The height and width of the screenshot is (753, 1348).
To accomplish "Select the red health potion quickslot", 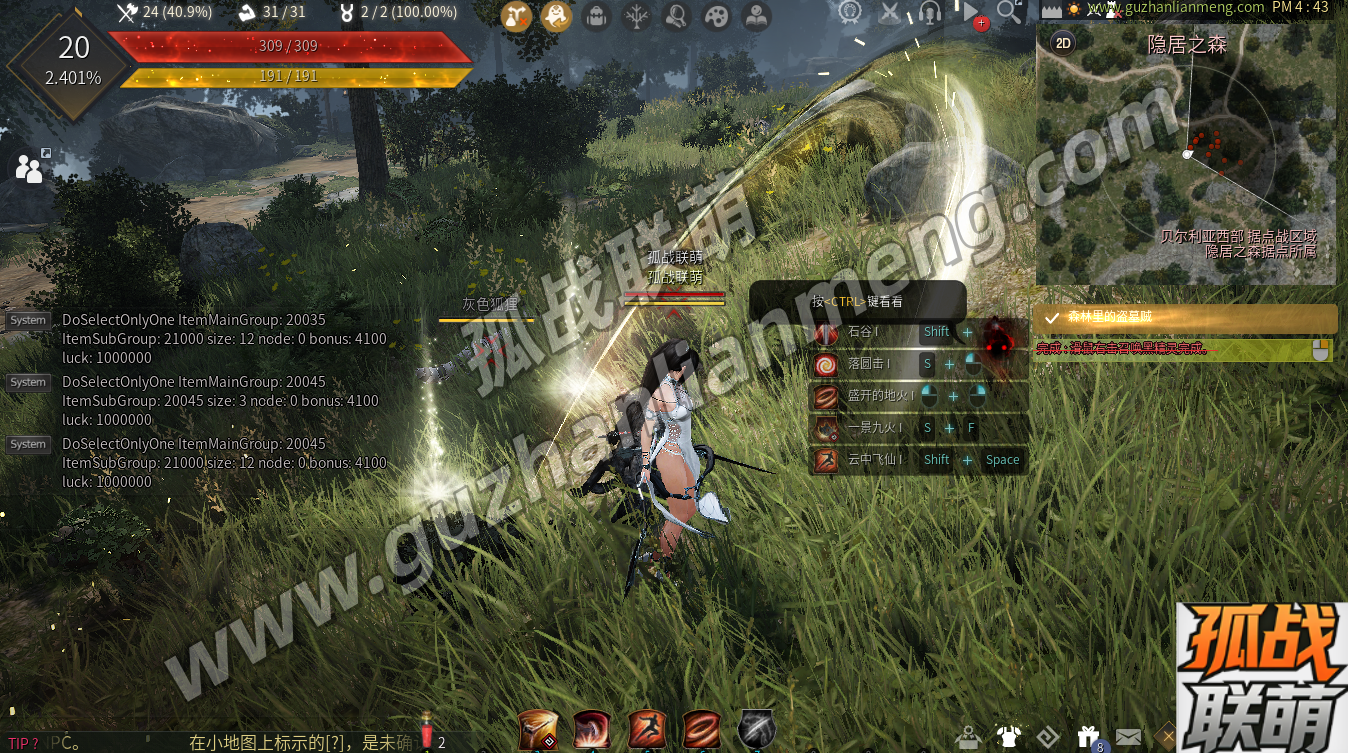I will (426, 732).
